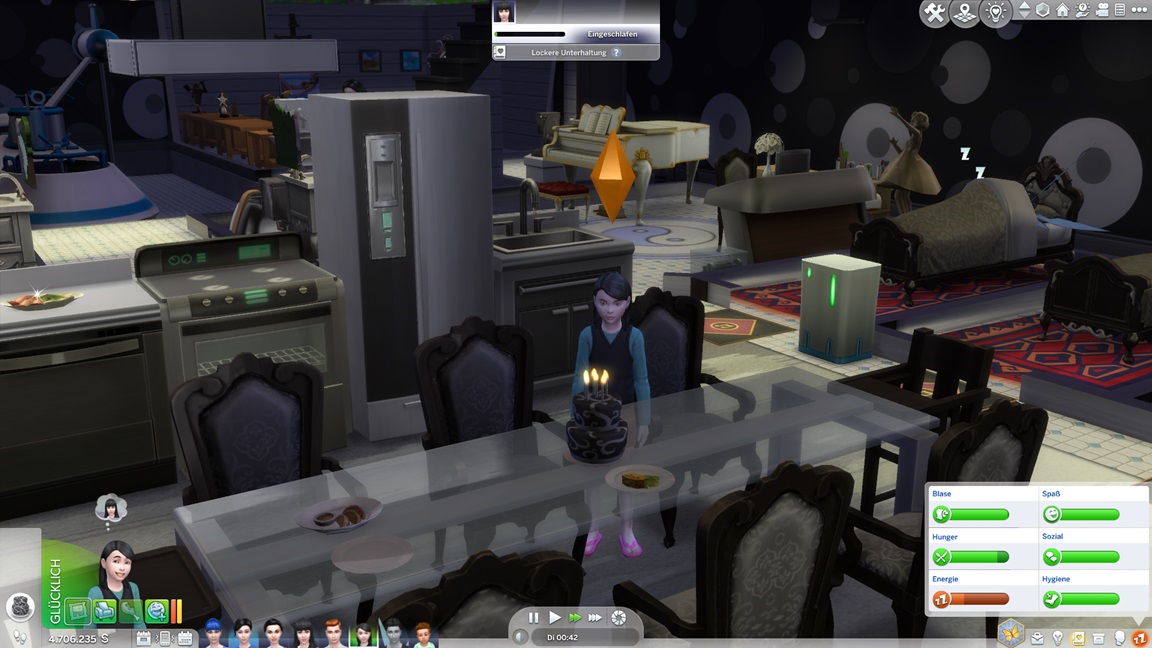
Task: Open the lightbulb with heart button
Action: [x=995, y=13]
